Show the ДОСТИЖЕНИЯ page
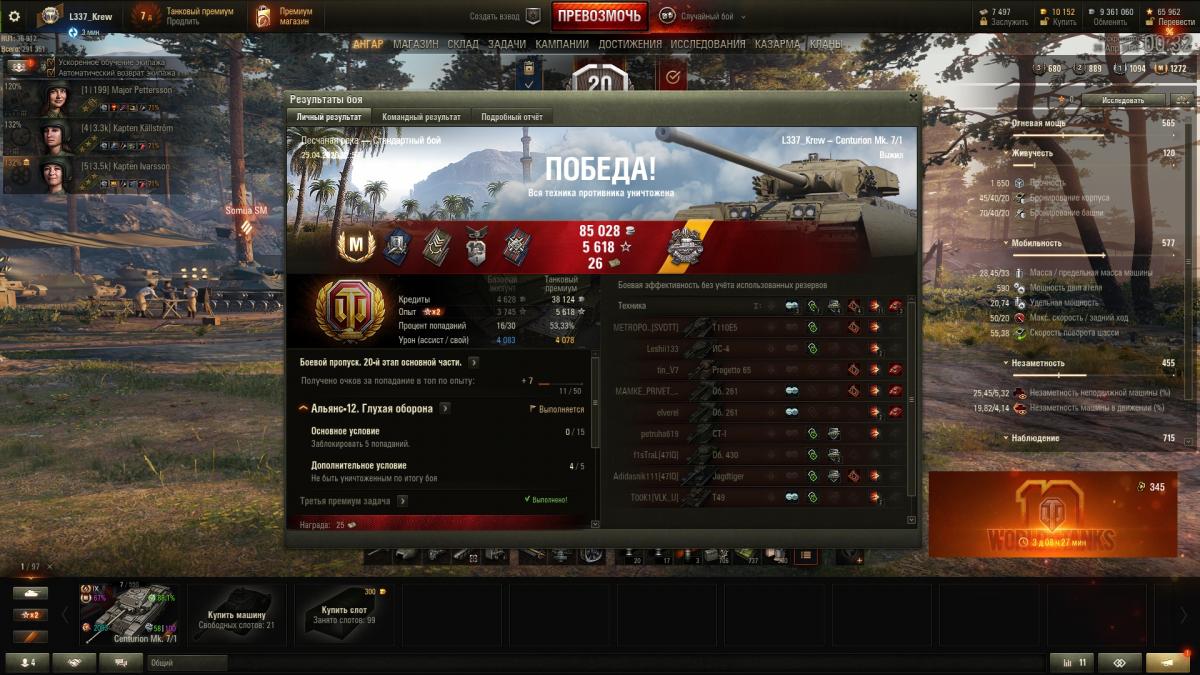The image size is (1200, 675). pos(630,44)
